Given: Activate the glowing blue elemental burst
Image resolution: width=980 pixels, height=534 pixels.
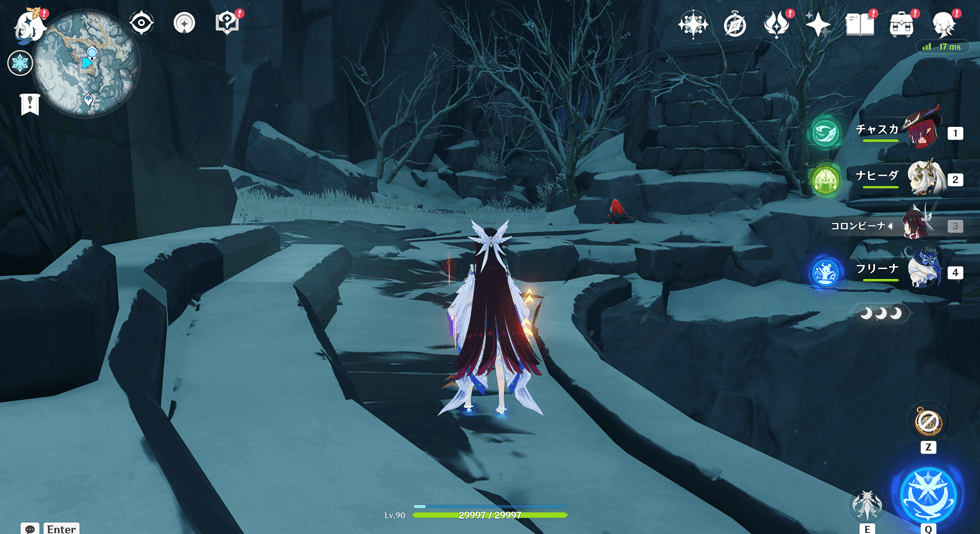Looking at the screenshot, I should (x=928, y=493).
